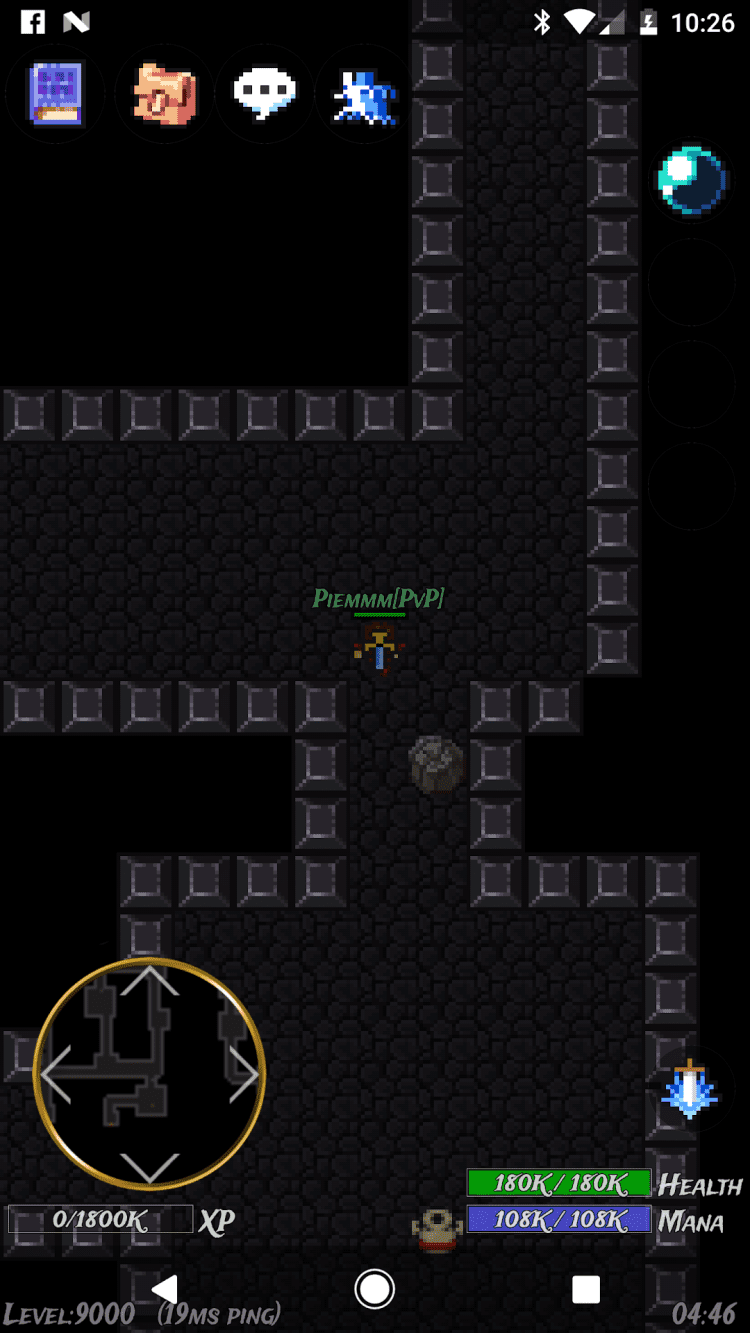Use the cyan orb ability

pyautogui.click(x=691, y=181)
